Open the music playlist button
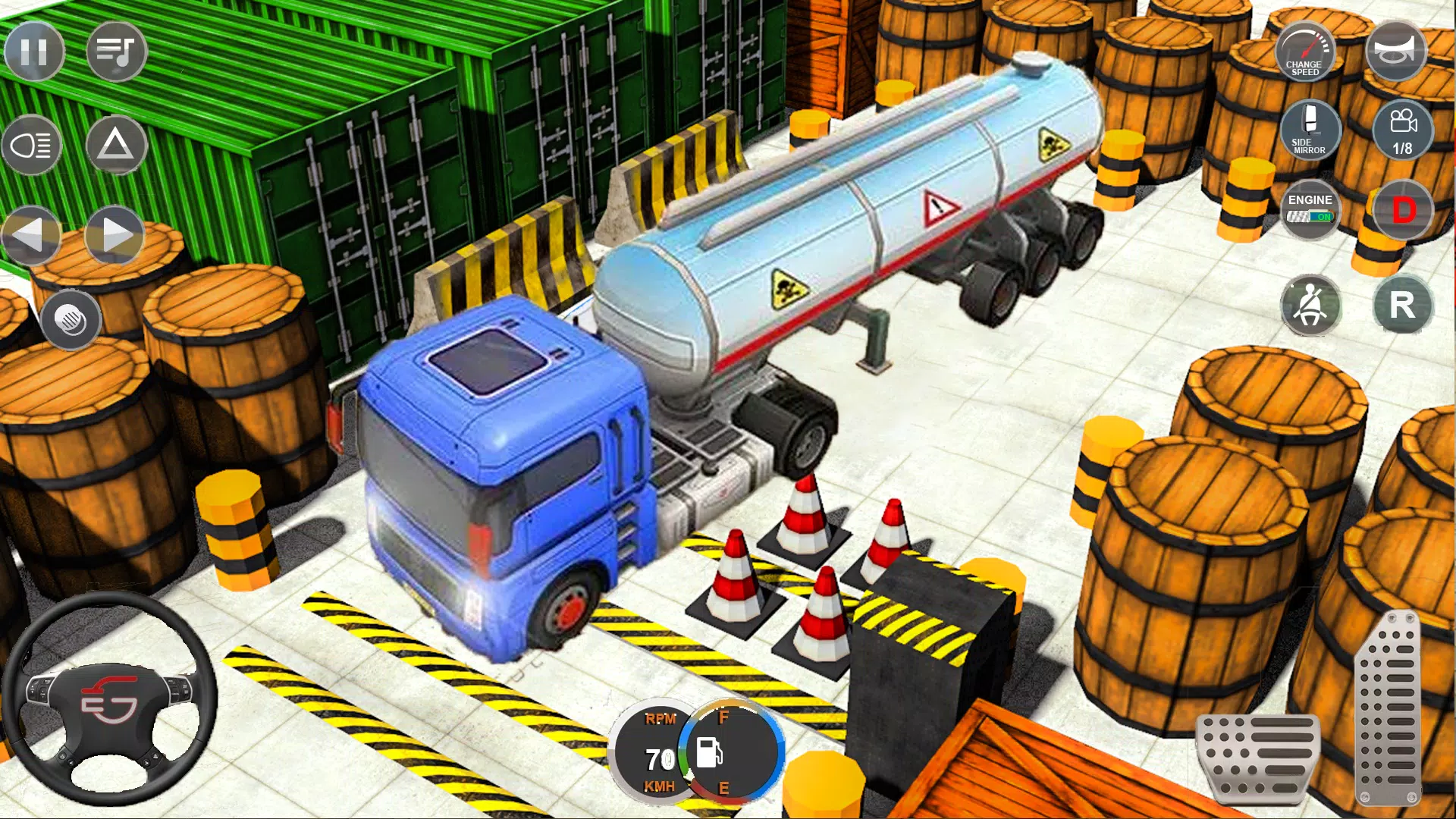 click(x=116, y=52)
